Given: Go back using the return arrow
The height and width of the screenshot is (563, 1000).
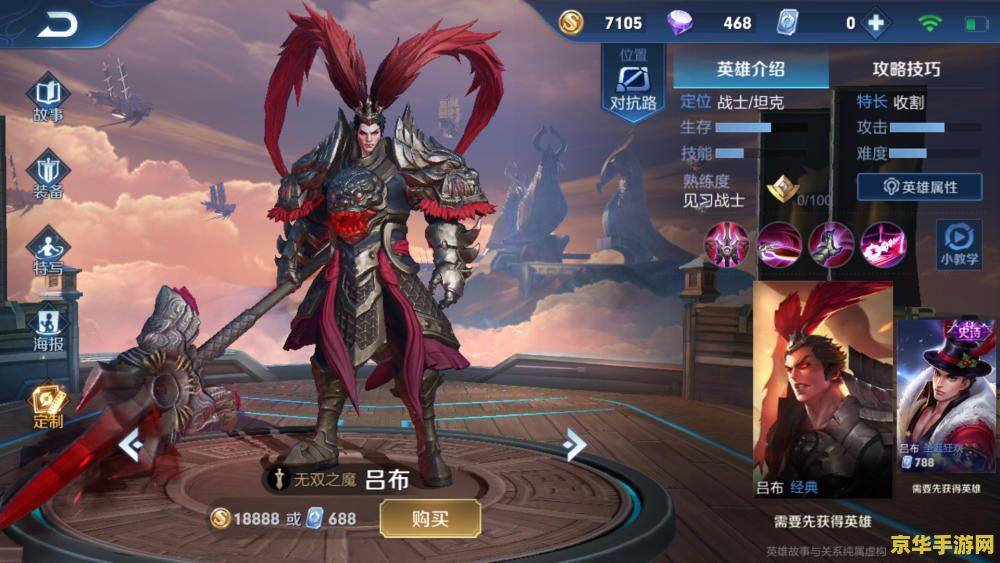Looking at the screenshot, I should point(57,23).
